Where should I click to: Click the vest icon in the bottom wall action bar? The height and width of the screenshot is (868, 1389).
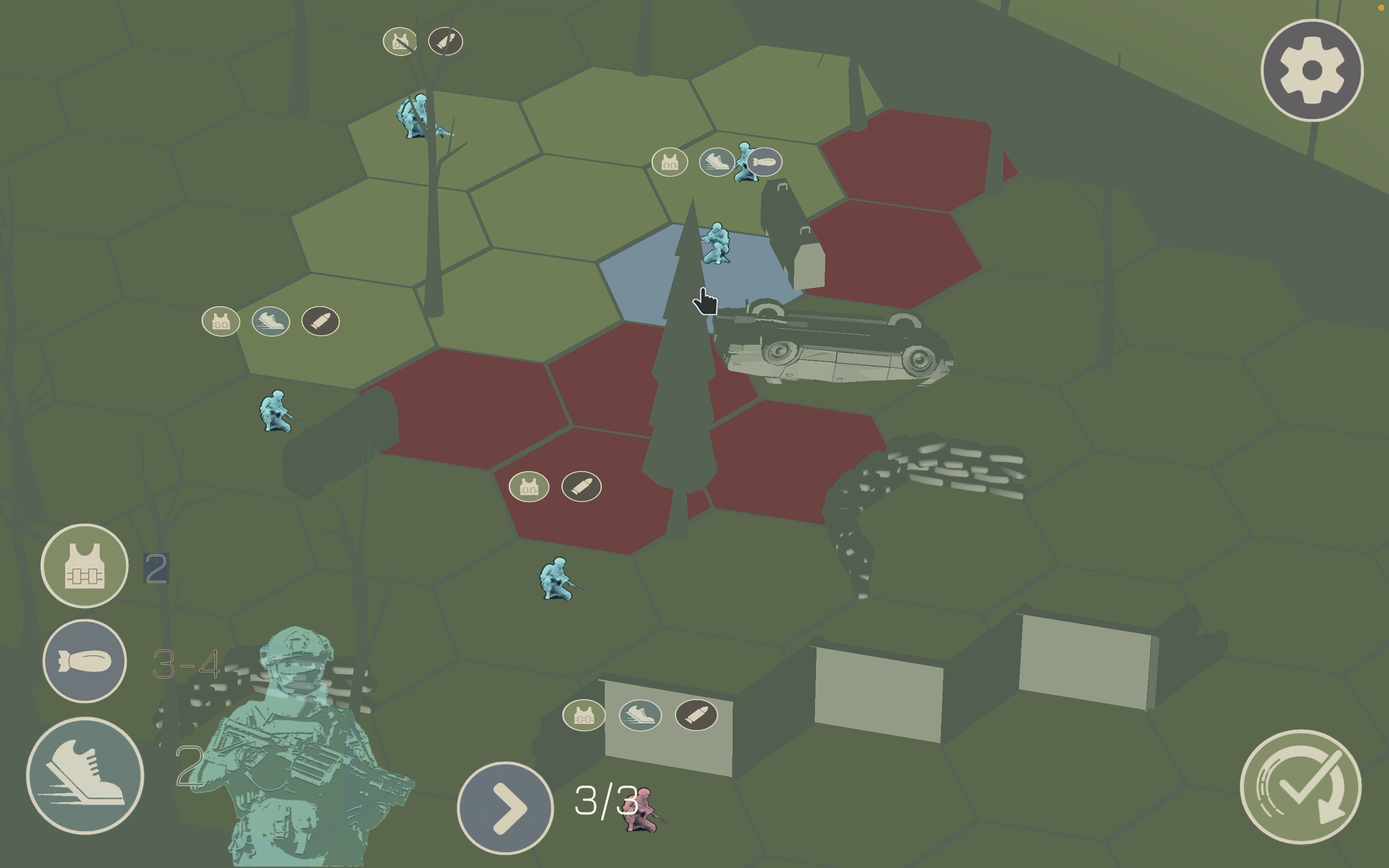pyautogui.click(x=584, y=716)
